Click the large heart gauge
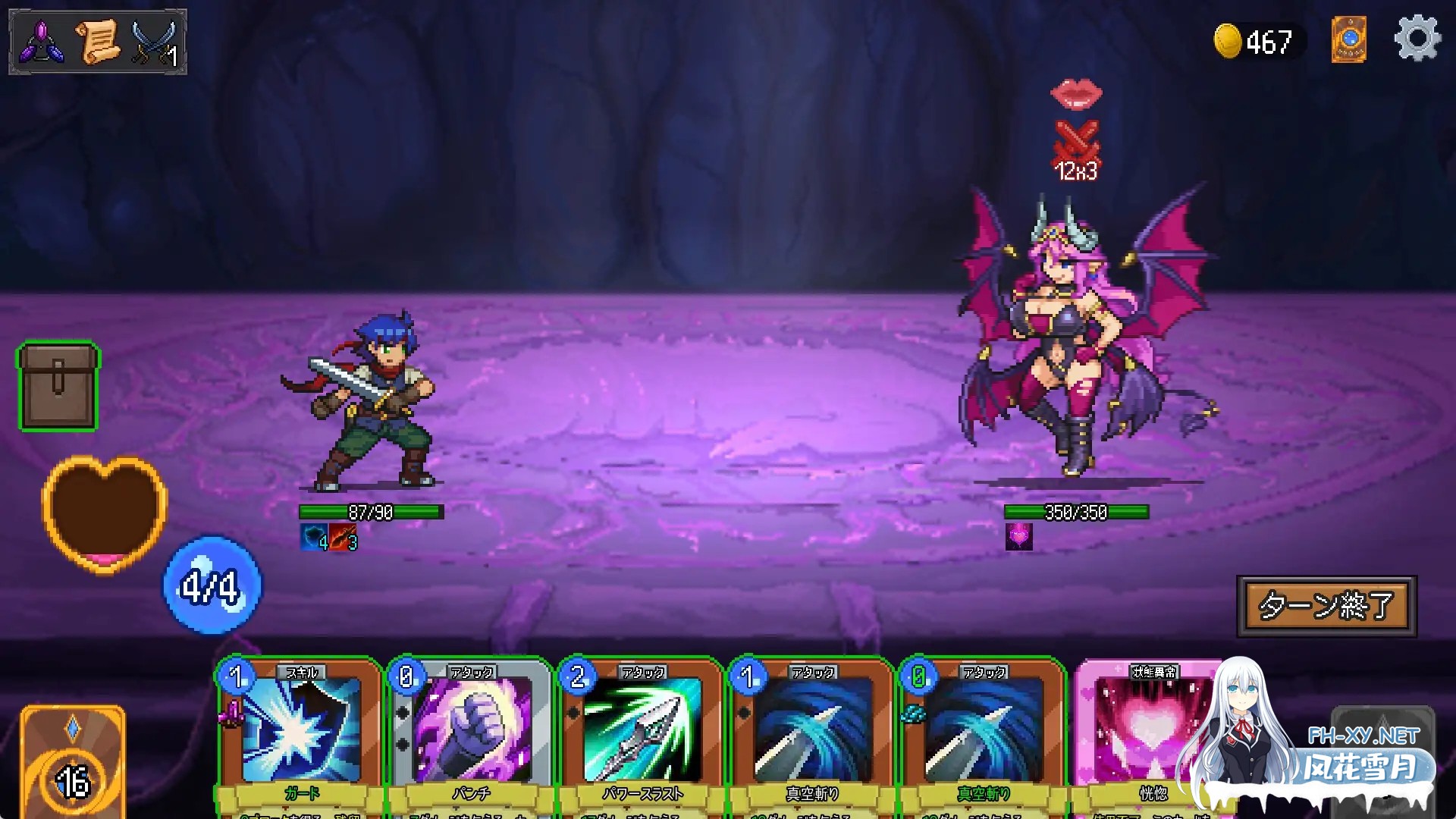 point(104,513)
